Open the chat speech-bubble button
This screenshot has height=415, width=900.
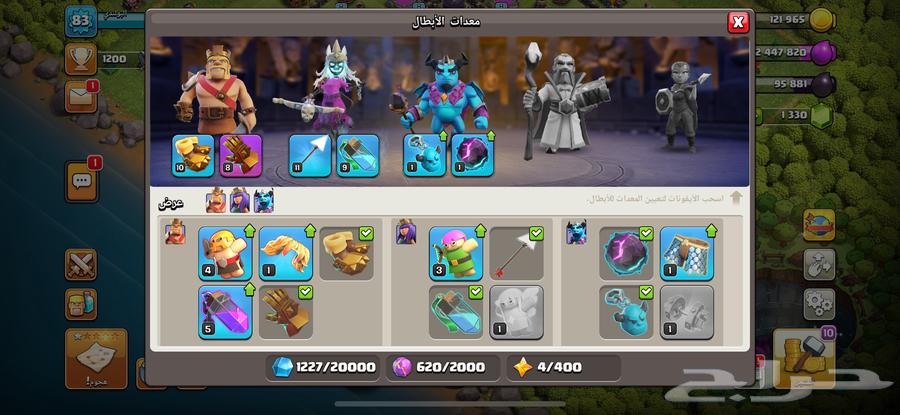(81, 181)
